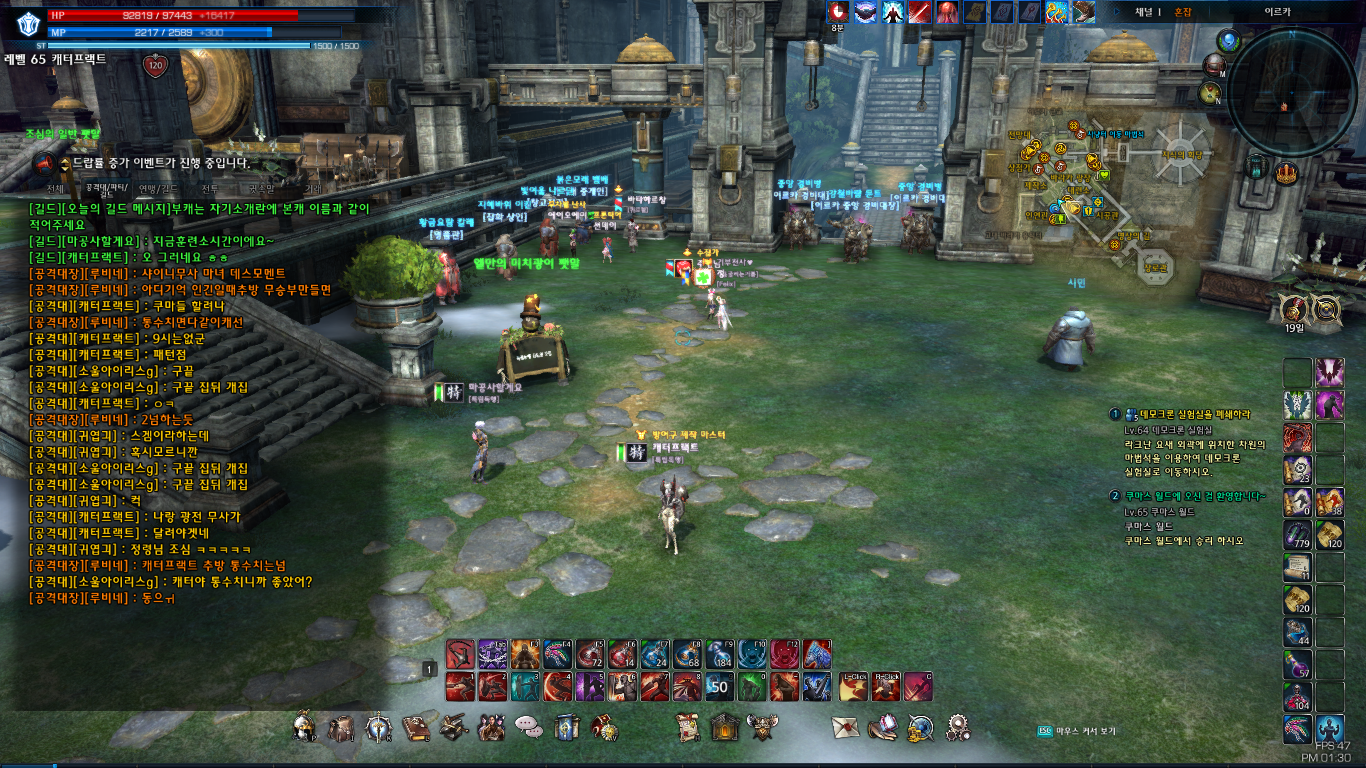Click the golden crown icon below minimap
1366x768 pixels.
[1286, 172]
